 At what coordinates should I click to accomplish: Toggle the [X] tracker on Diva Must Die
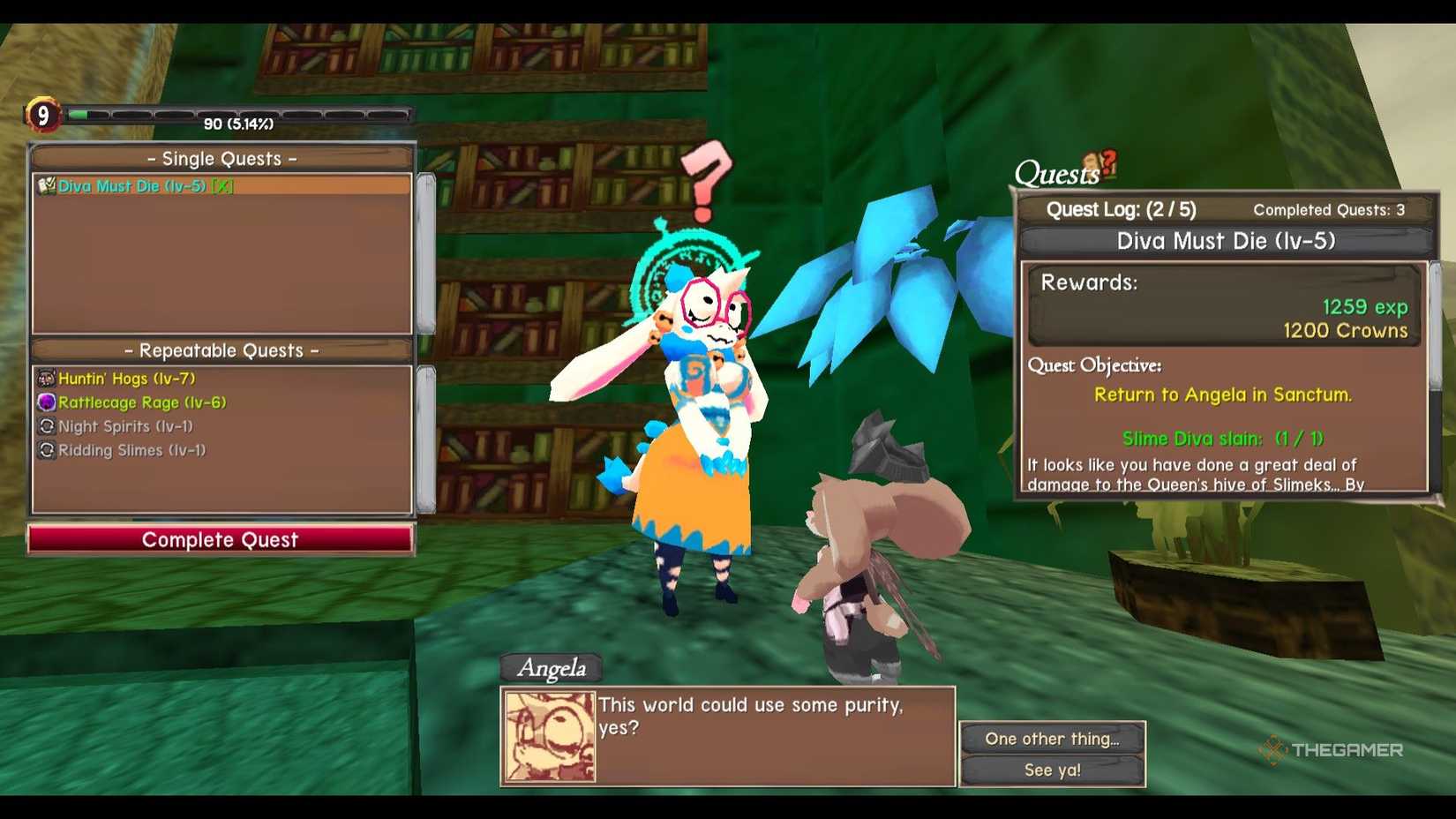[x=222, y=187]
